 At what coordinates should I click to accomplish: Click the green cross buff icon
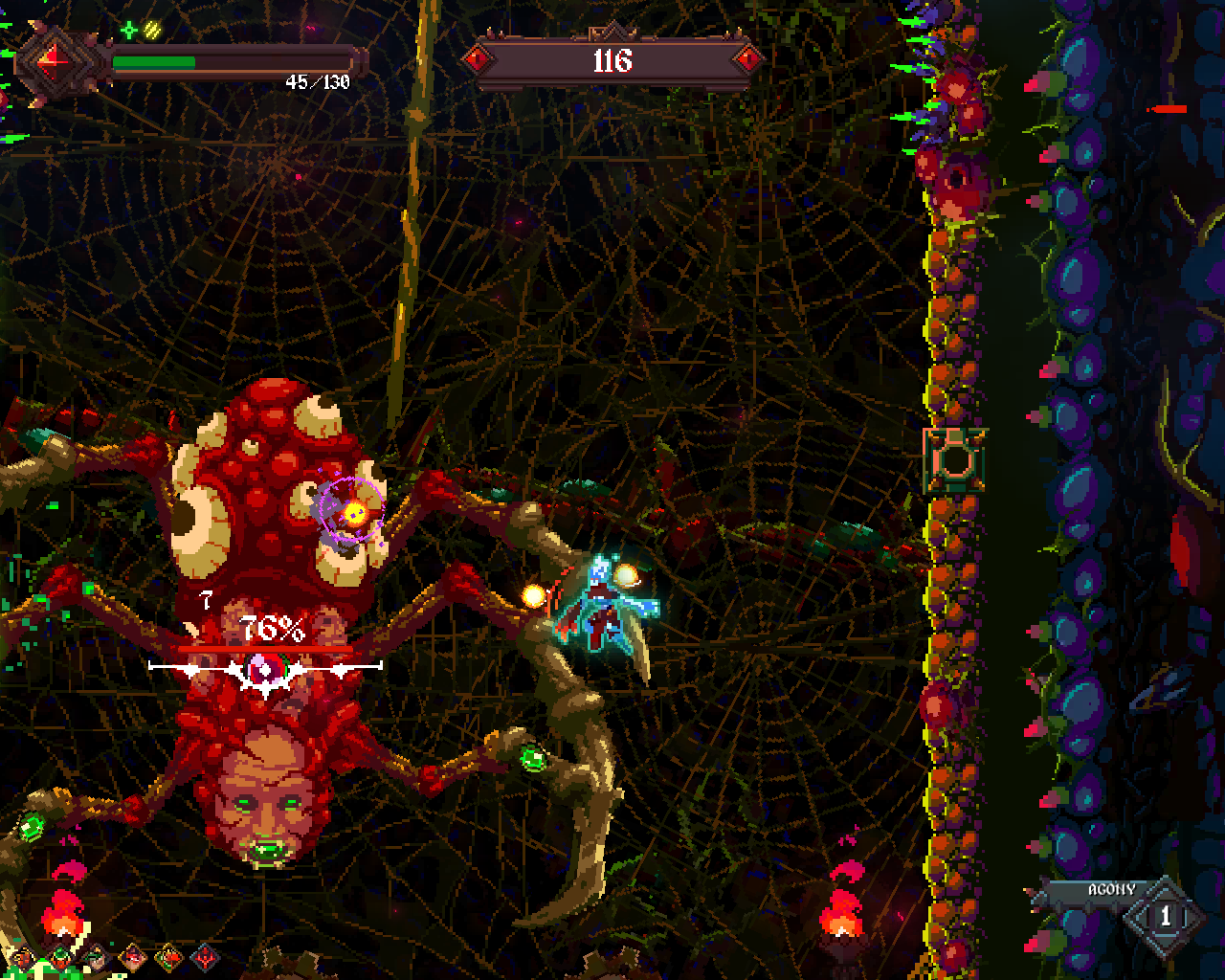tap(129, 31)
